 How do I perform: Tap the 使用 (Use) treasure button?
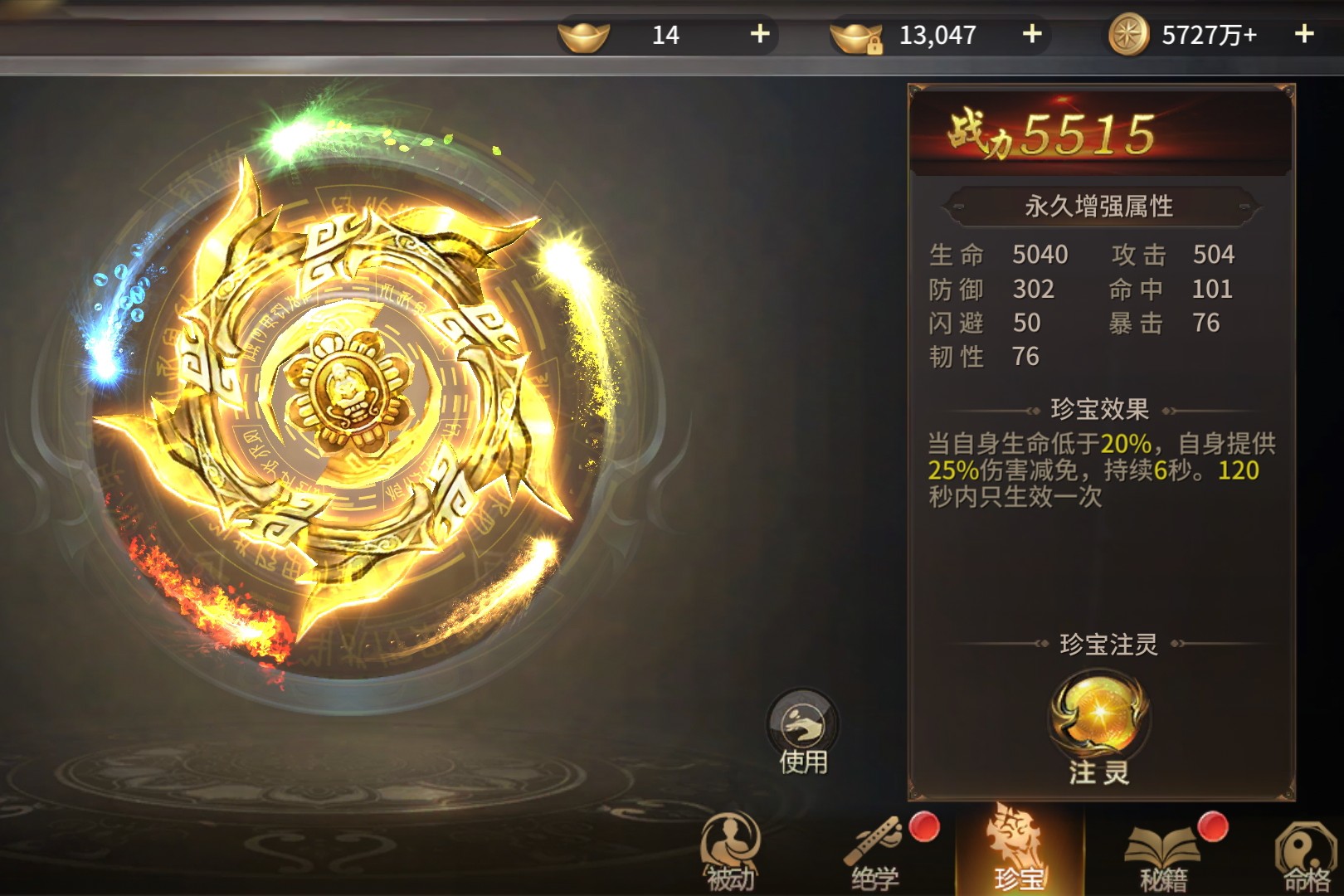click(802, 733)
